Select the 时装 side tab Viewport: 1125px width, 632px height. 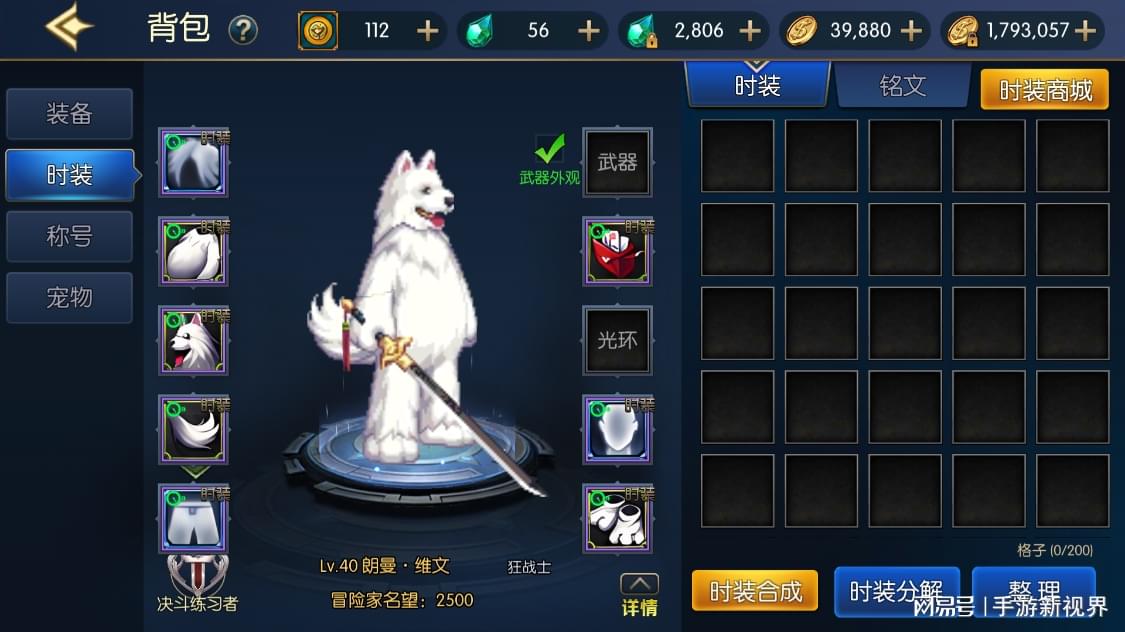pyautogui.click(x=69, y=176)
